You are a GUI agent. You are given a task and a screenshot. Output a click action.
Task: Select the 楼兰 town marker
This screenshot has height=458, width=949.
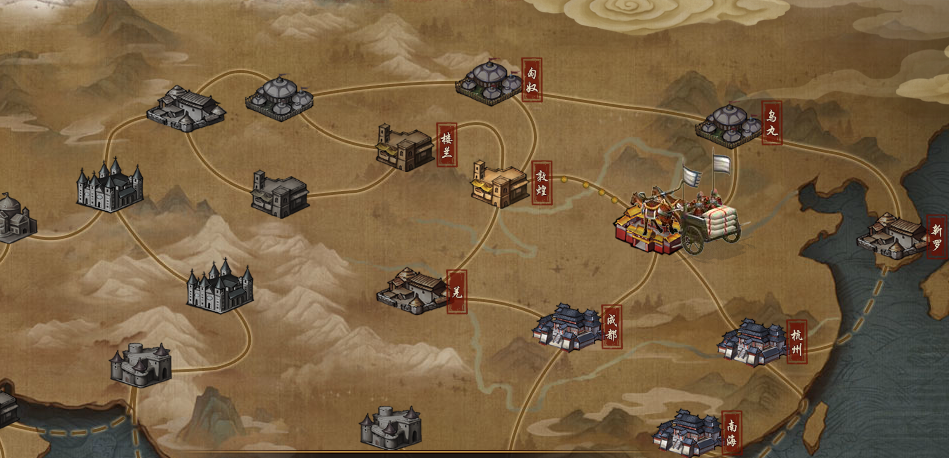click(405, 148)
